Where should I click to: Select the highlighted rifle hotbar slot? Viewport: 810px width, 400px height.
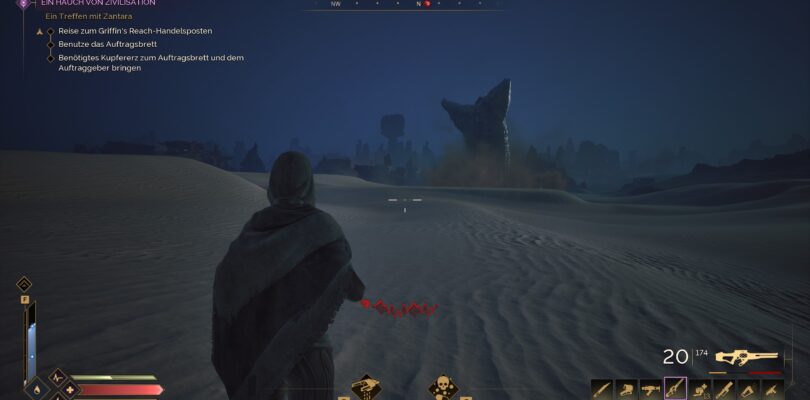coord(675,388)
